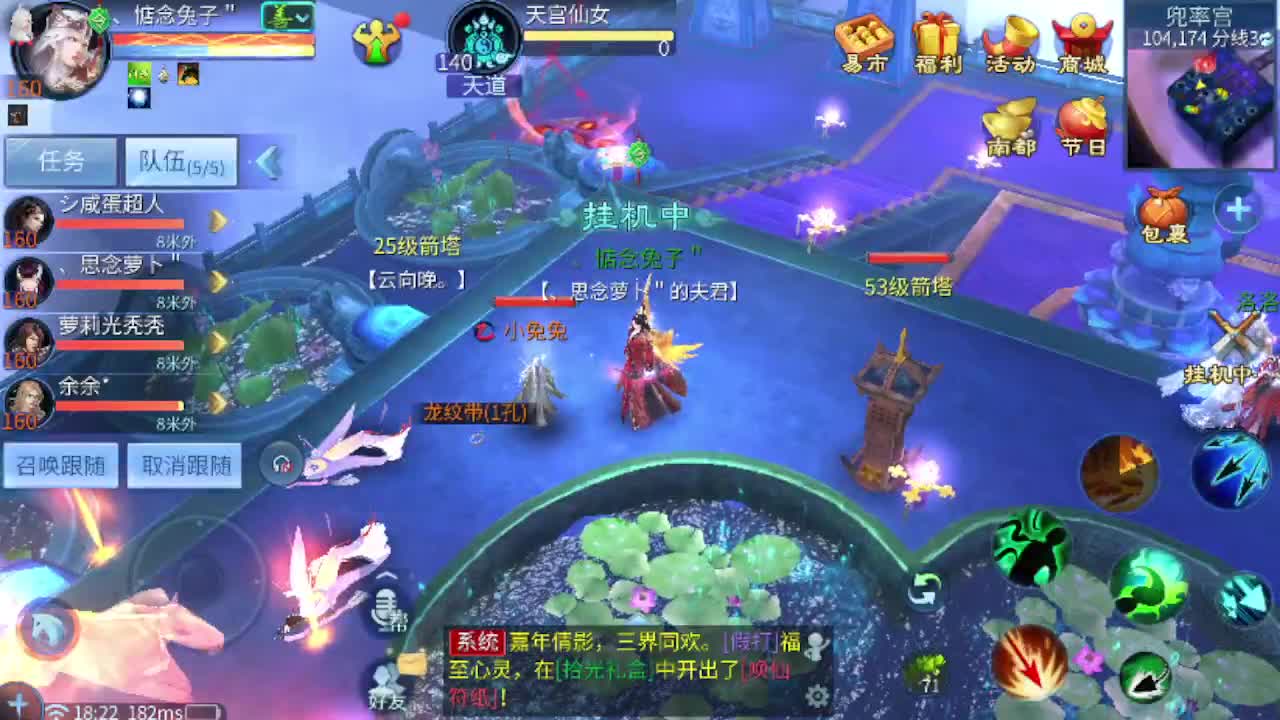Select the 队伍(5/5) tab
The width and height of the screenshot is (1280, 720).
pos(180,161)
